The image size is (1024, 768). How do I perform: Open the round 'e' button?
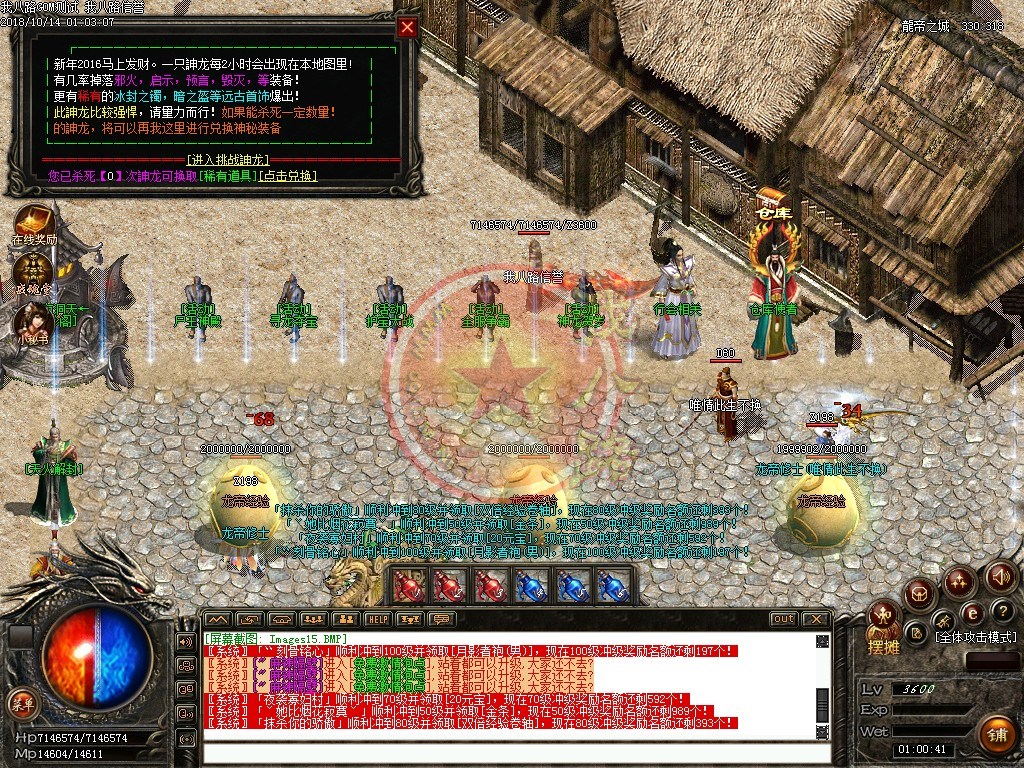(971, 612)
